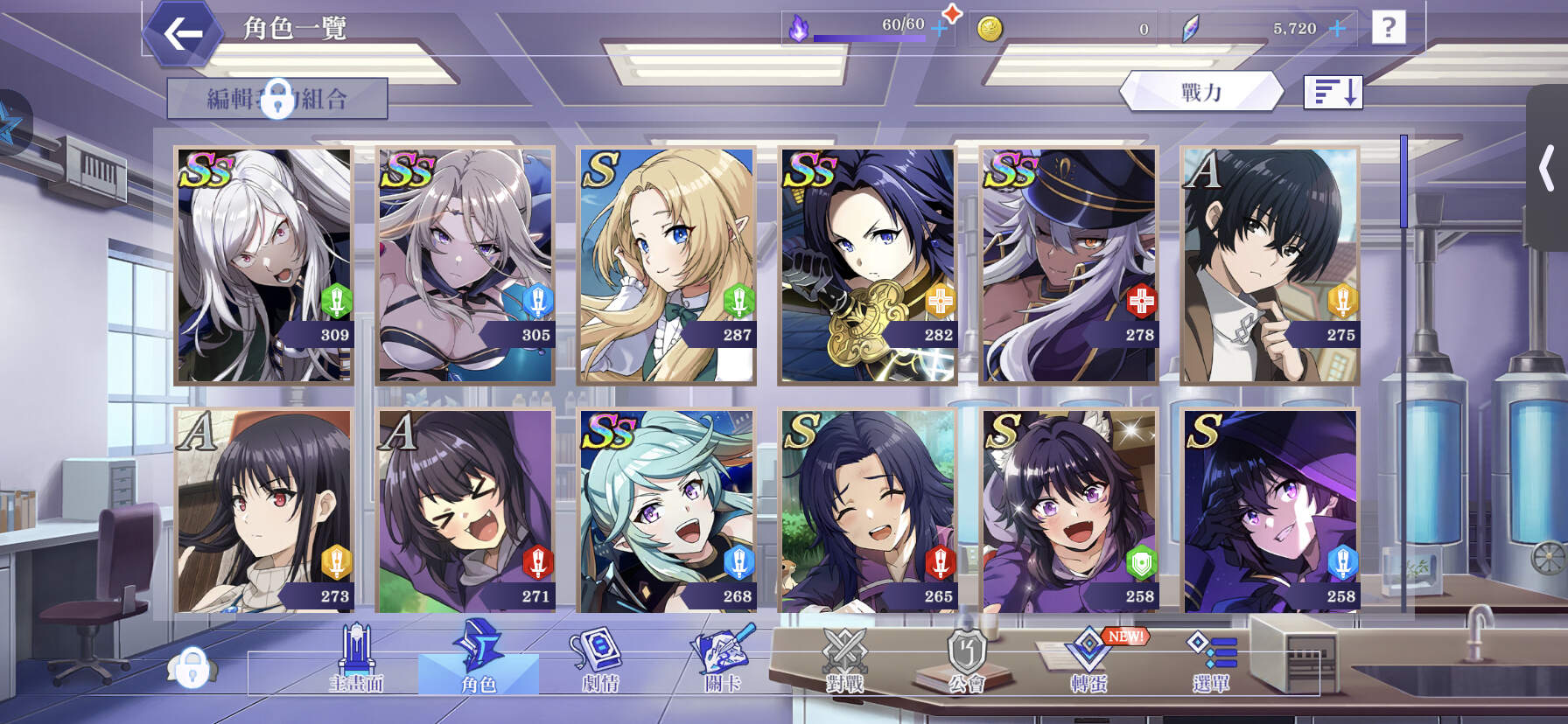Open the 劇情 story tab
The height and width of the screenshot is (724, 1568).
[600, 660]
